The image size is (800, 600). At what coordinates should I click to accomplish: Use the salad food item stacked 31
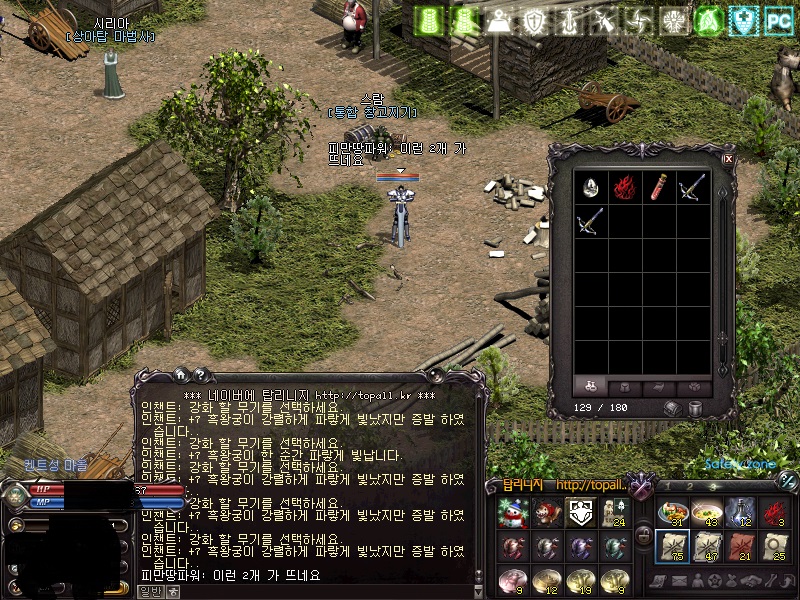pos(673,512)
